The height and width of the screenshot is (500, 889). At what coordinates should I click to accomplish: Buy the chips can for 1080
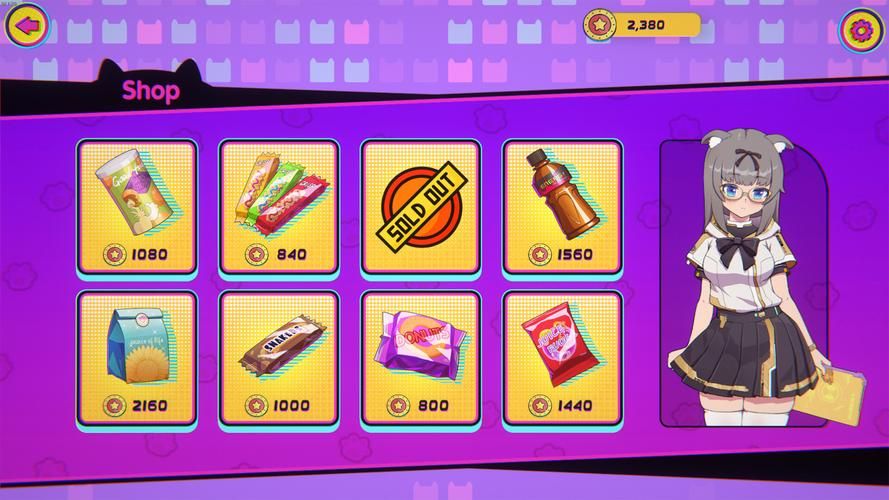(137, 206)
